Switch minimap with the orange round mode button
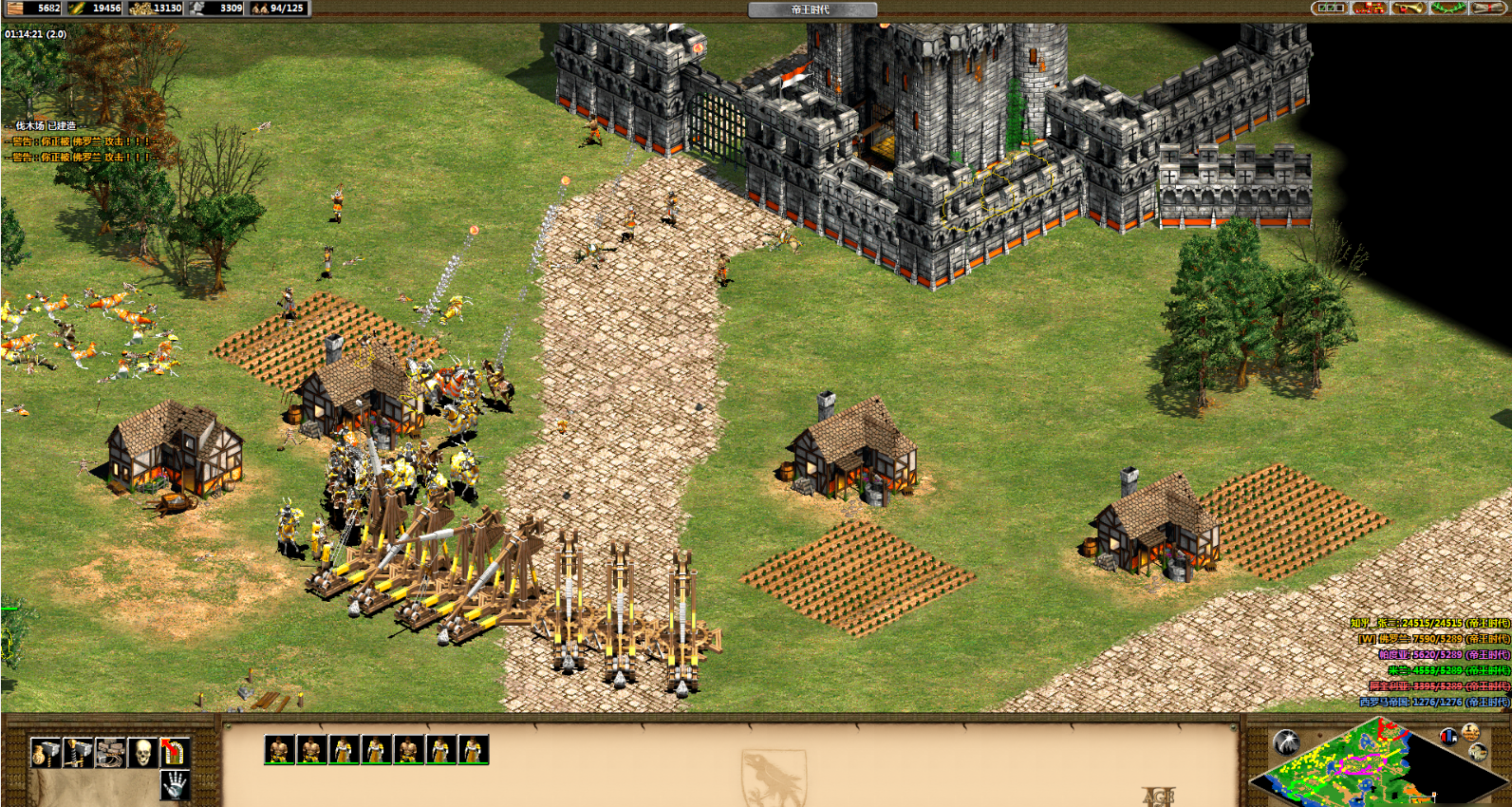 click(1470, 732)
